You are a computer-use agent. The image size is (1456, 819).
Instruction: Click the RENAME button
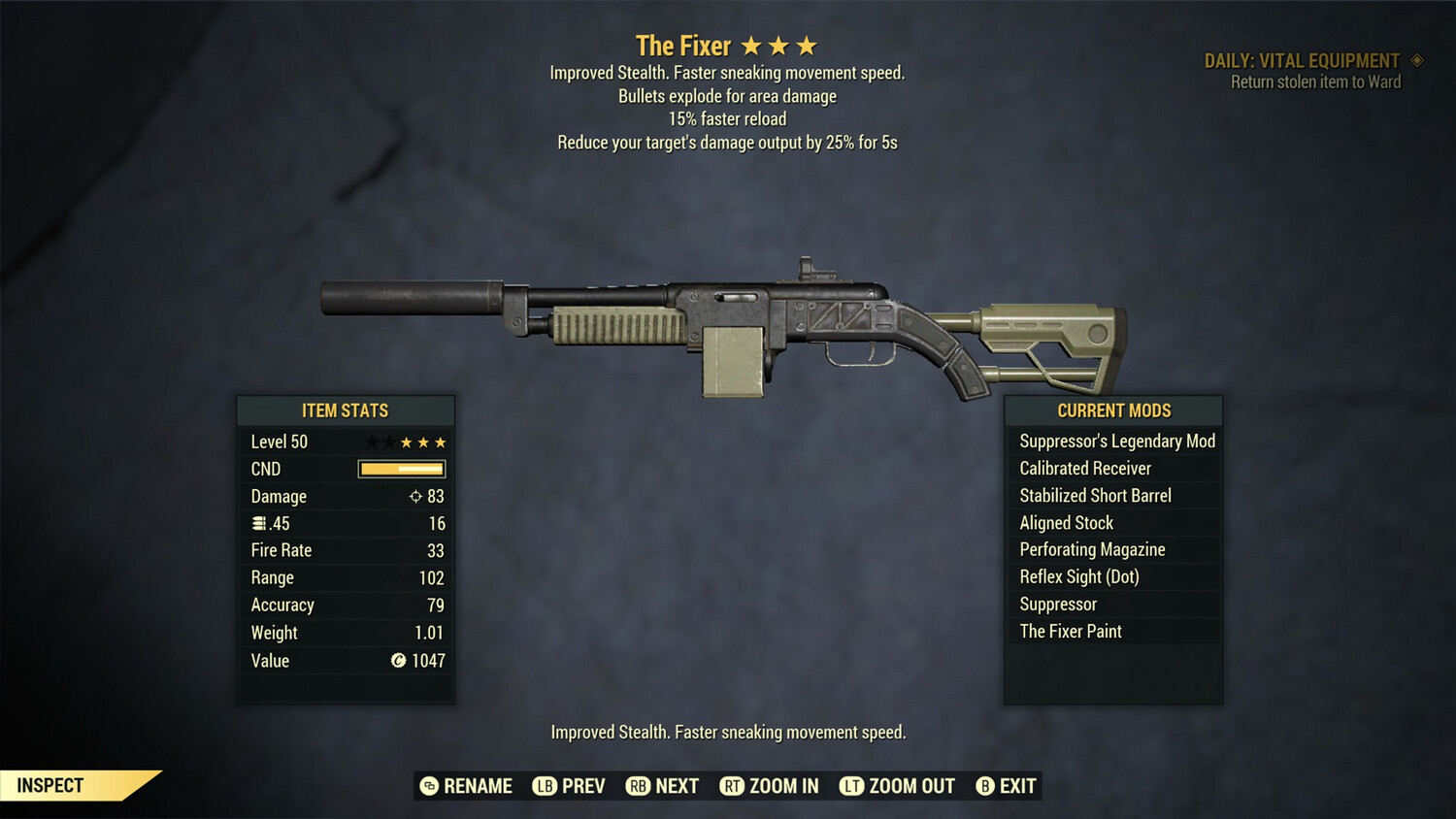(x=478, y=786)
